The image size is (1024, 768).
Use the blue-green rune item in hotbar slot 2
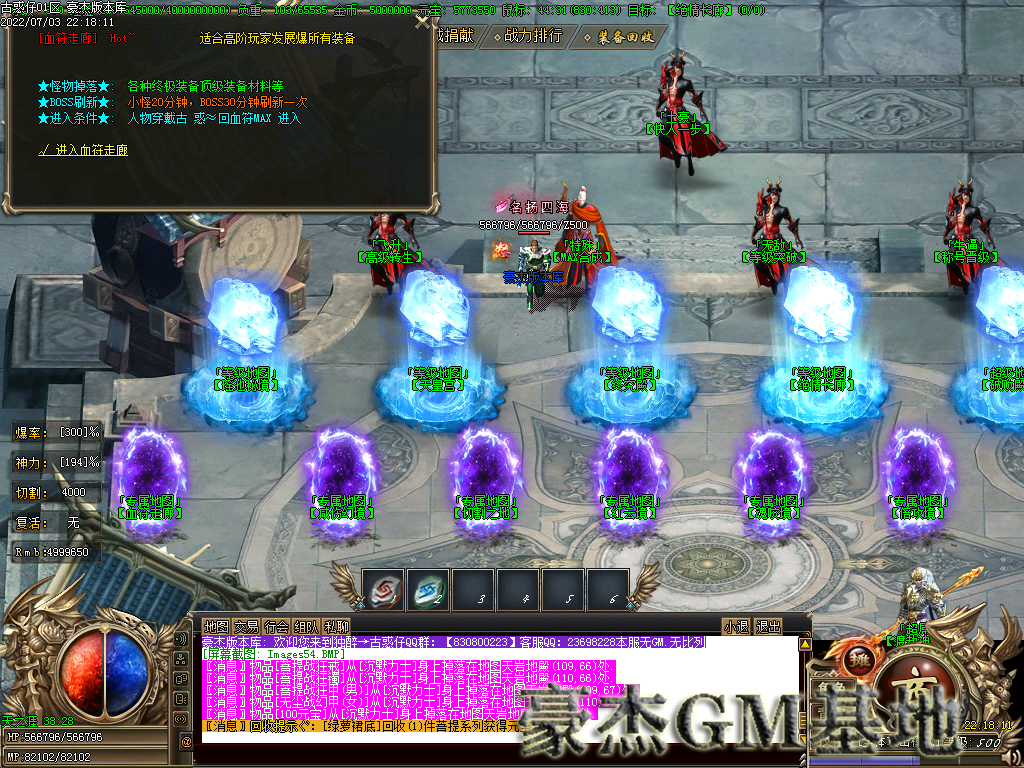428,589
